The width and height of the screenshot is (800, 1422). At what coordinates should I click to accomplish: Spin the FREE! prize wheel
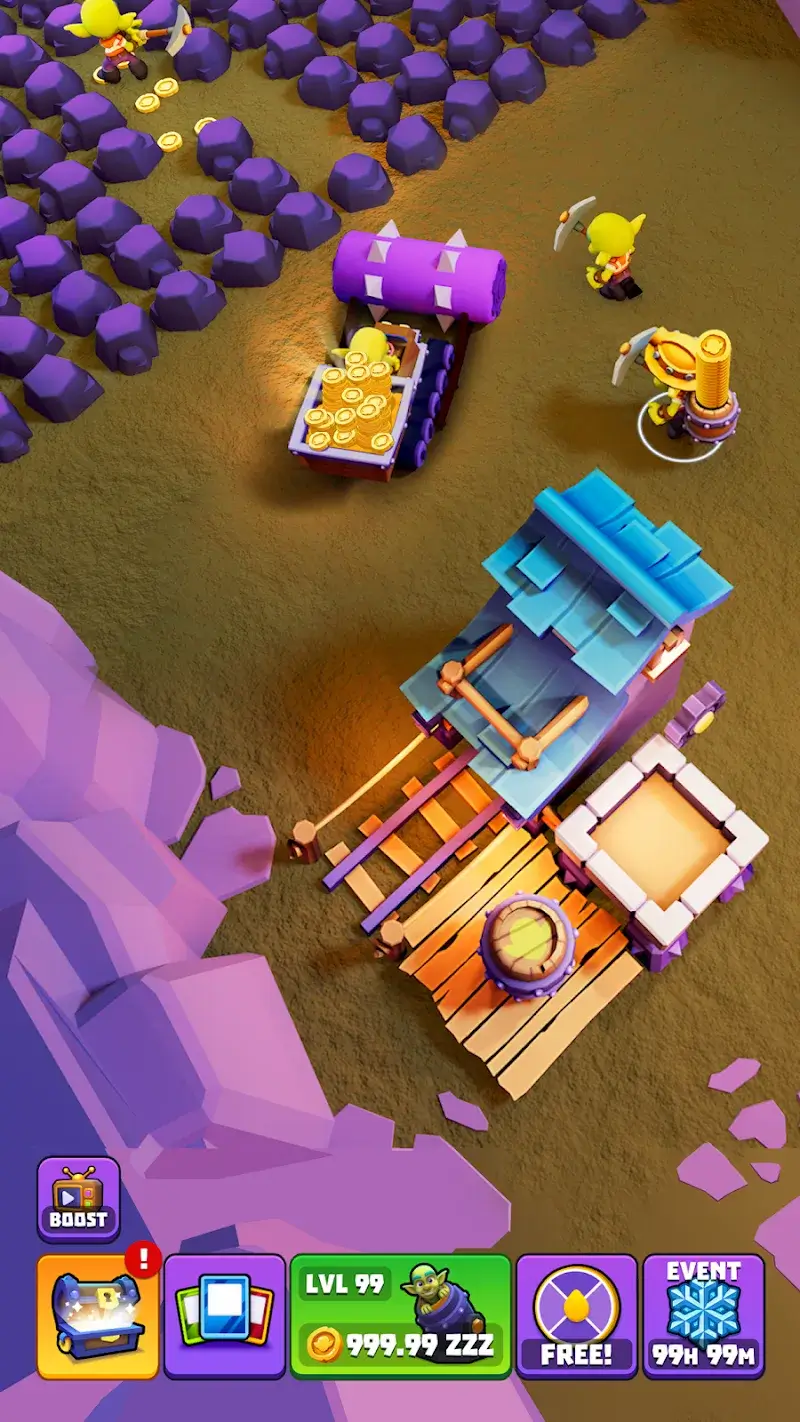pyautogui.click(x=577, y=1316)
